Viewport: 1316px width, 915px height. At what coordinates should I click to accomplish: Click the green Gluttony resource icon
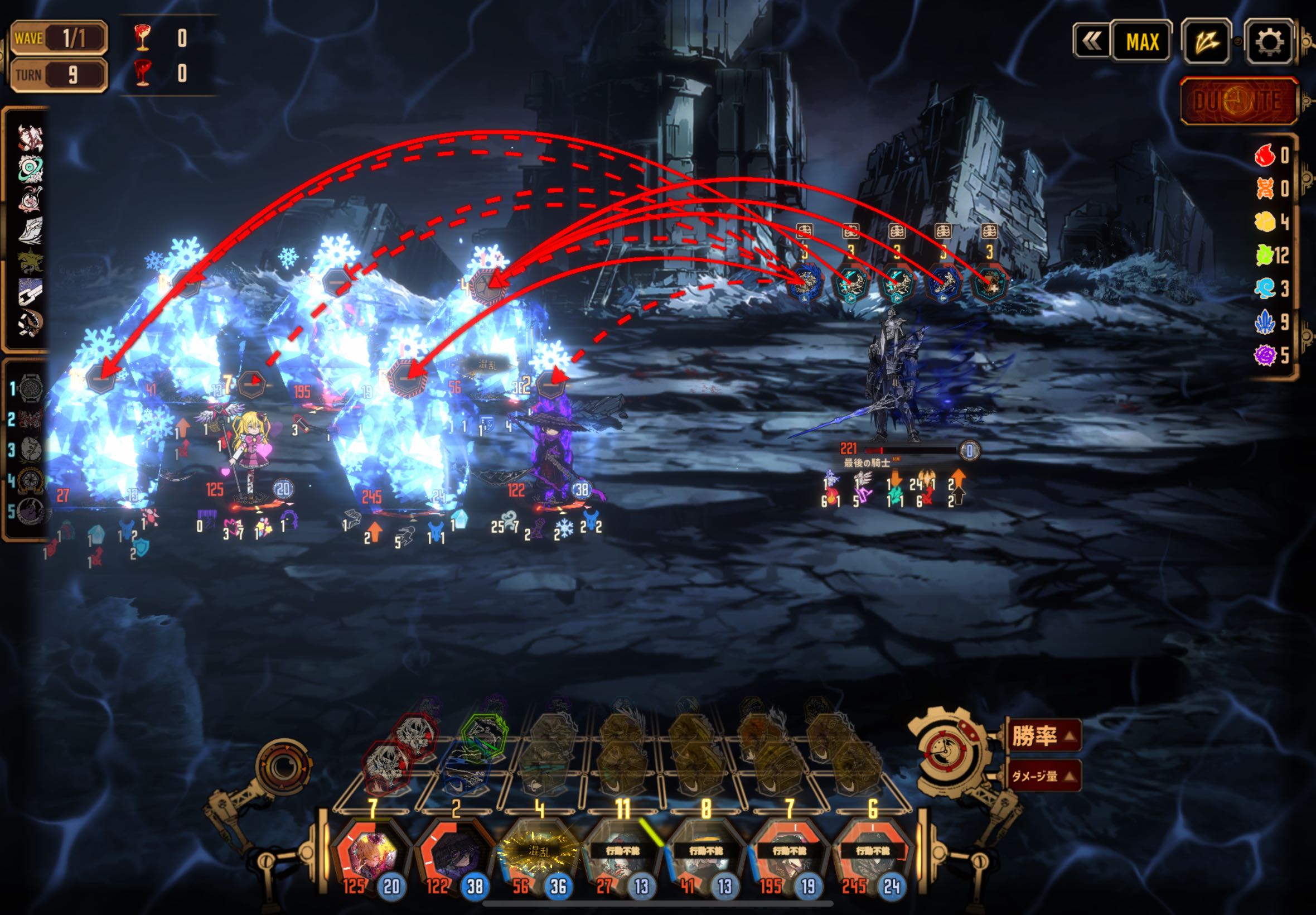point(1265,255)
